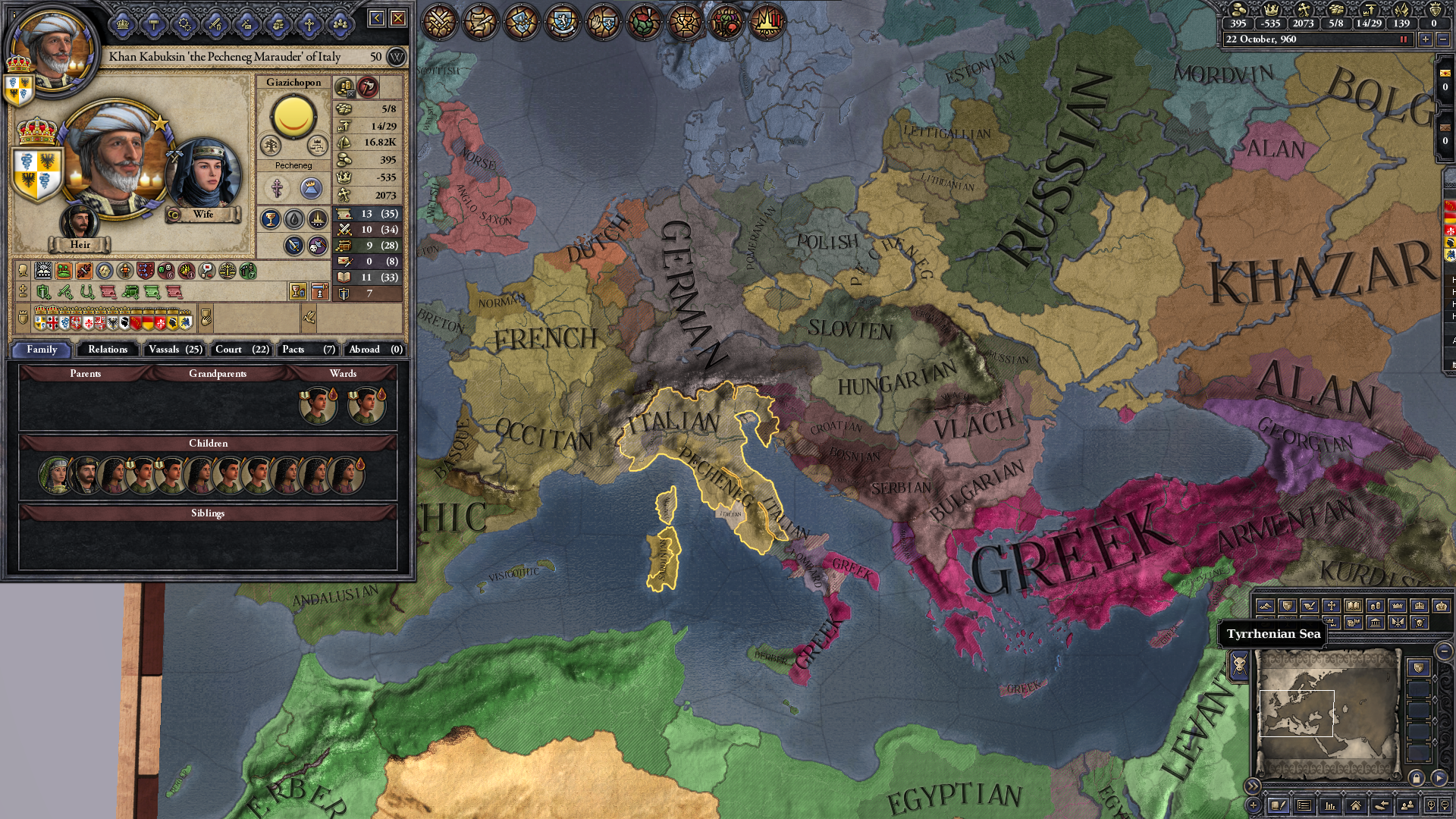This screenshot has height=819, width=1456.
Task: Select the first ward portrait
Action: pyautogui.click(x=318, y=405)
